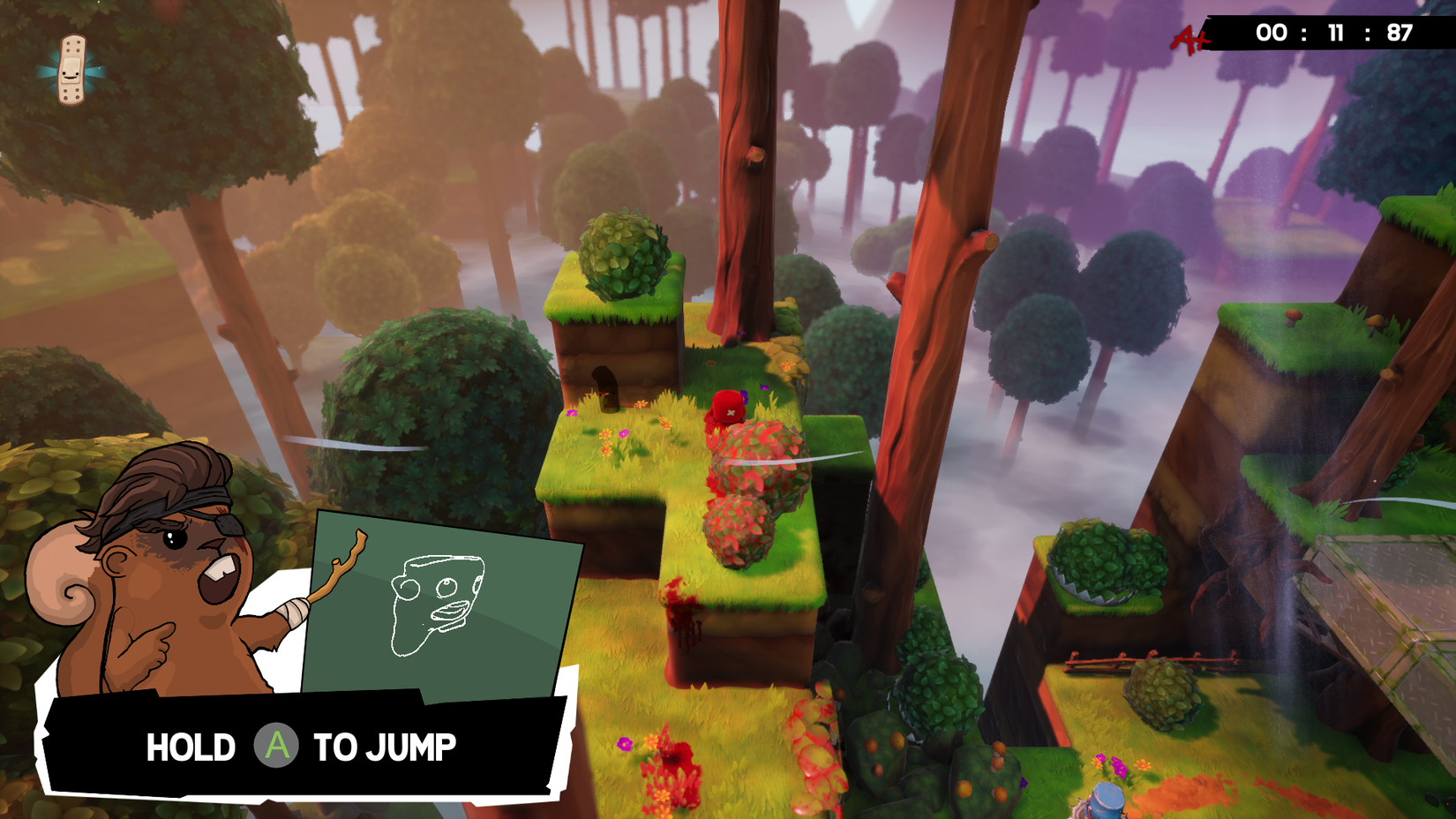Select the purple flower near the cave
1456x819 pixels.
[x=570, y=412]
